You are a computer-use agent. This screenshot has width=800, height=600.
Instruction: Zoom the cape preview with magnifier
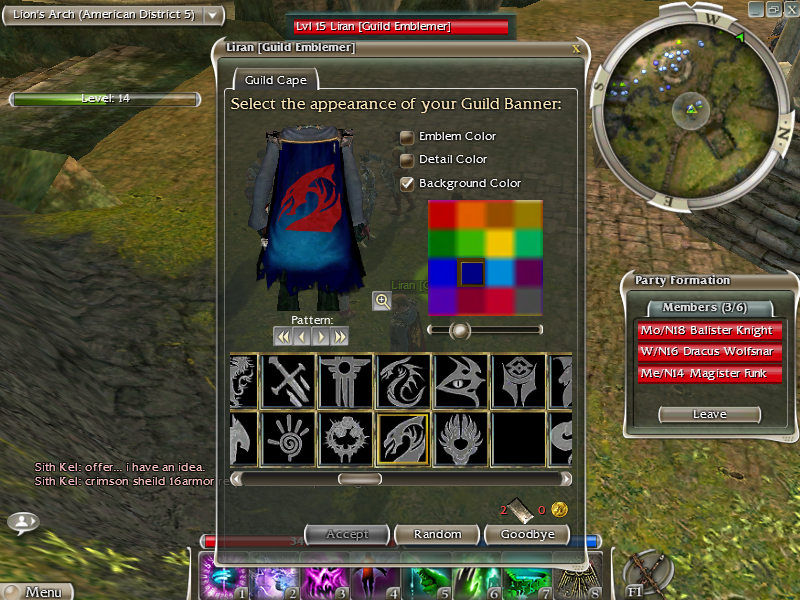click(381, 300)
